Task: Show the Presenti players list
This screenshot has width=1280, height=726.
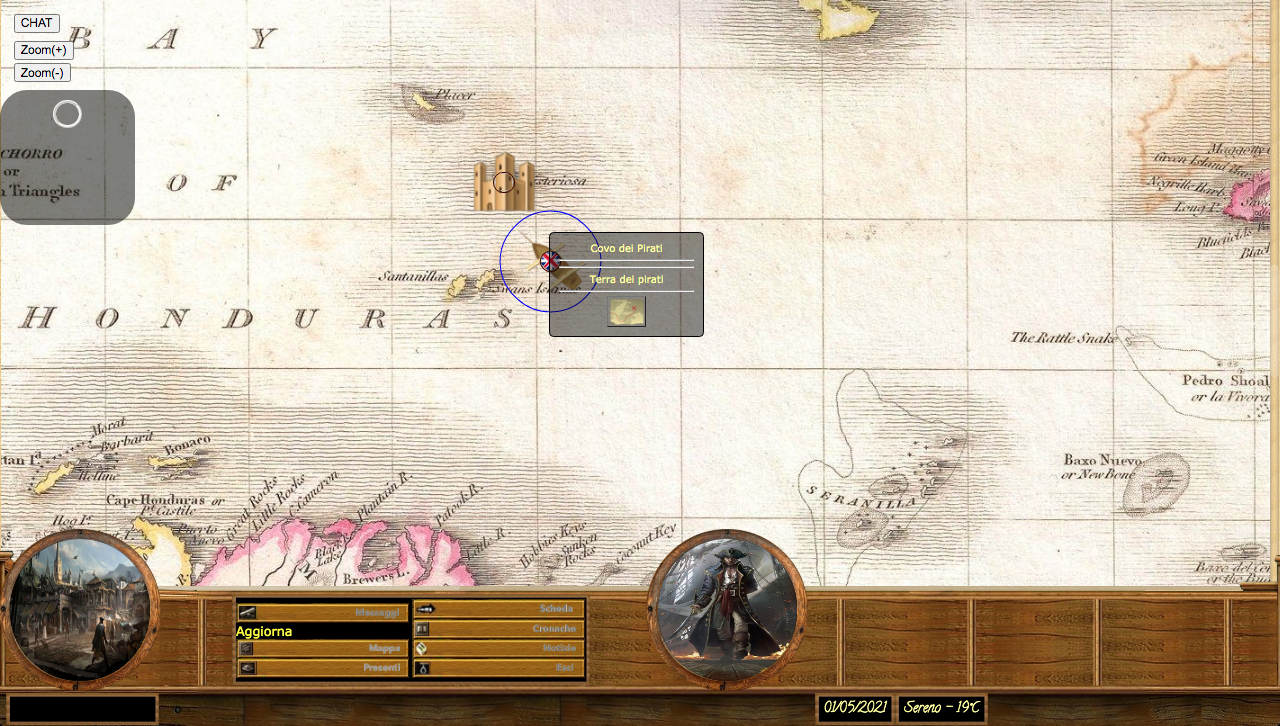Action: click(x=322, y=668)
